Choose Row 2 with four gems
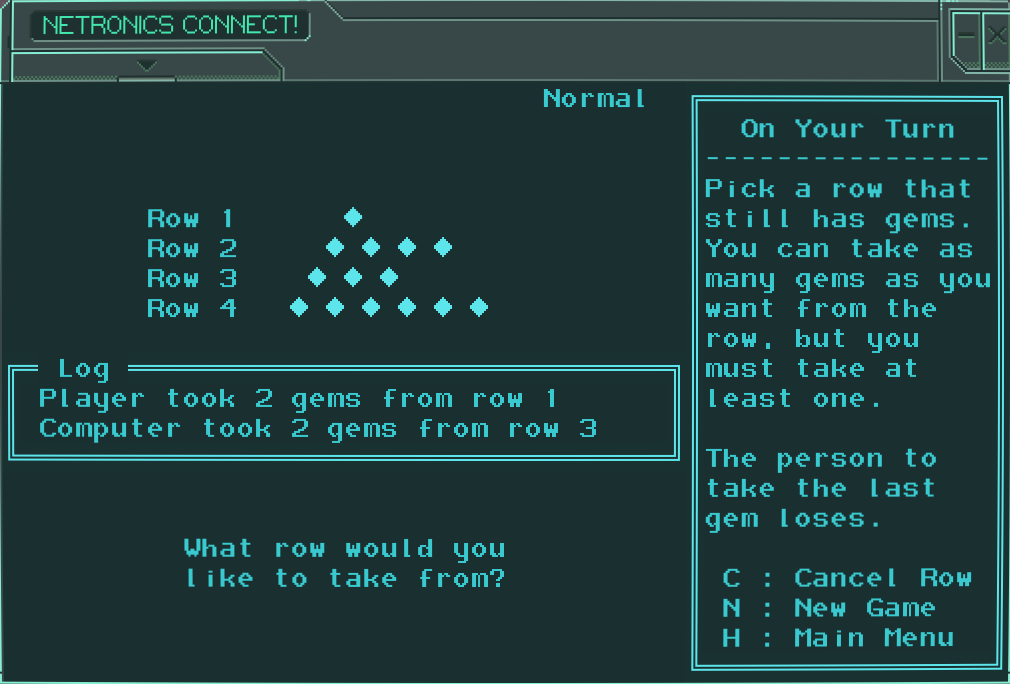1010x684 pixels. (191, 248)
